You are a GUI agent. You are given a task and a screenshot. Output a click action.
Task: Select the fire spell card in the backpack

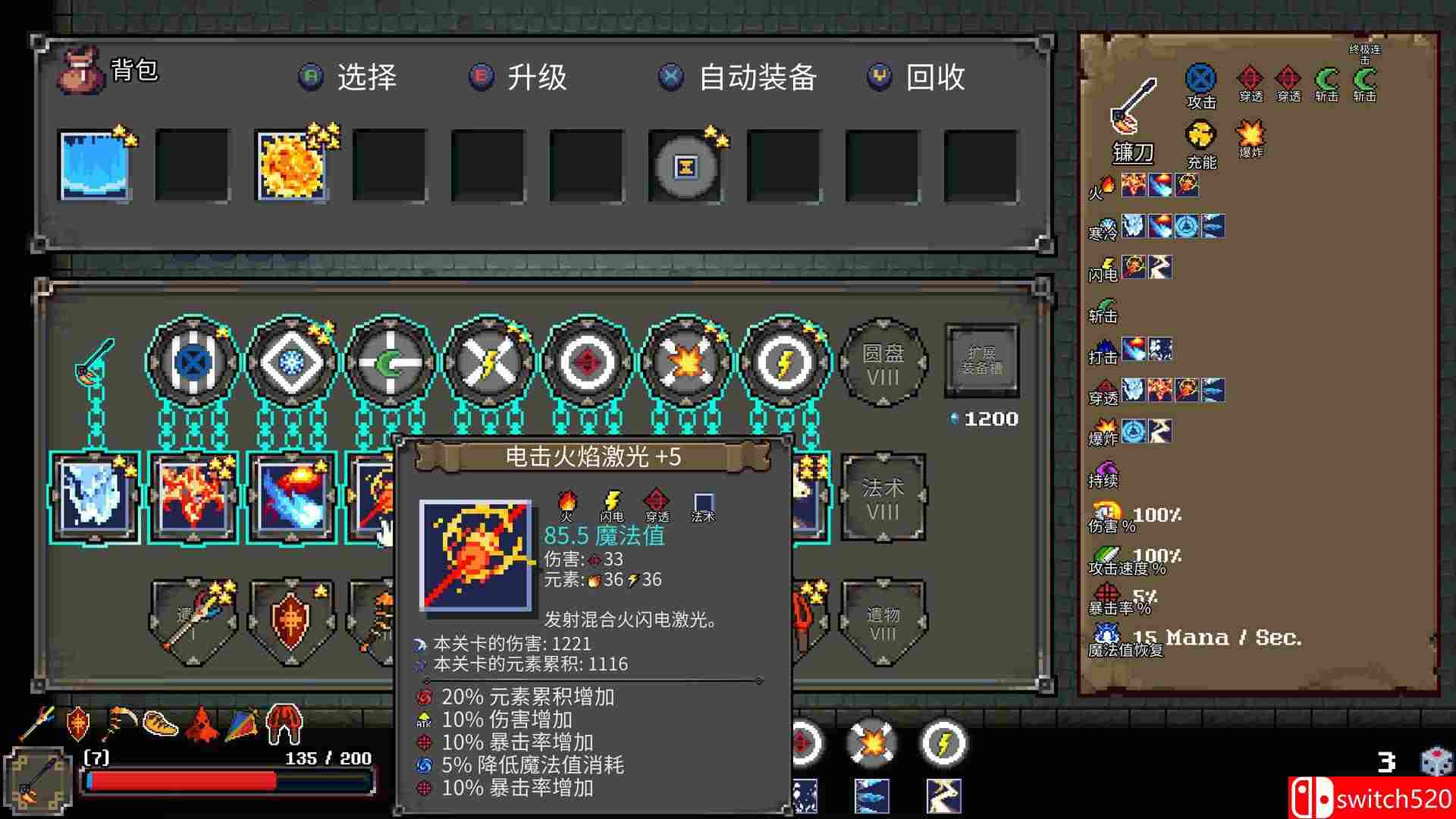(292, 165)
